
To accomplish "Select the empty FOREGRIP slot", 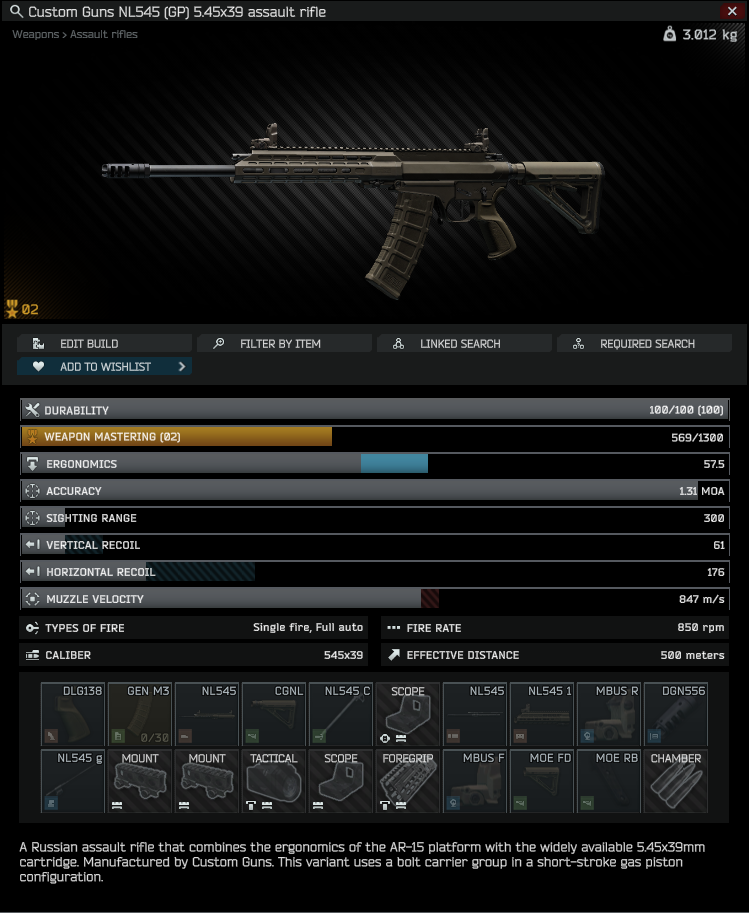I will pyautogui.click(x=408, y=781).
